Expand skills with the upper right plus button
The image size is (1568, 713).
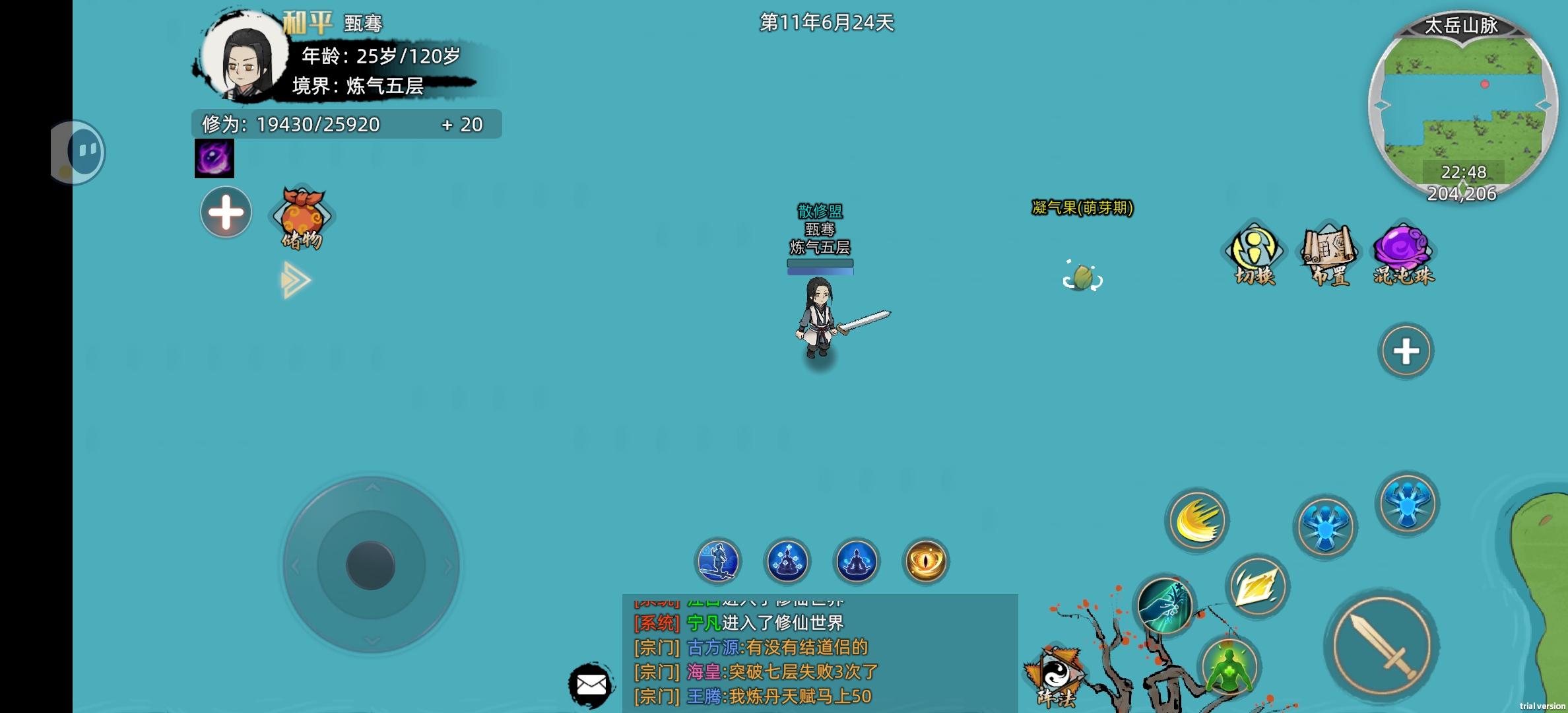1406,352
